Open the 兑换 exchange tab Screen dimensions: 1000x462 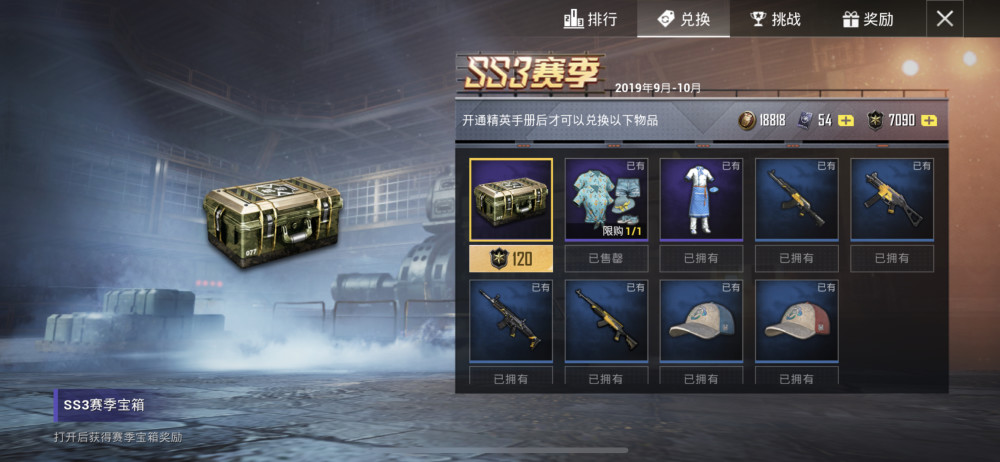point(683,19)
